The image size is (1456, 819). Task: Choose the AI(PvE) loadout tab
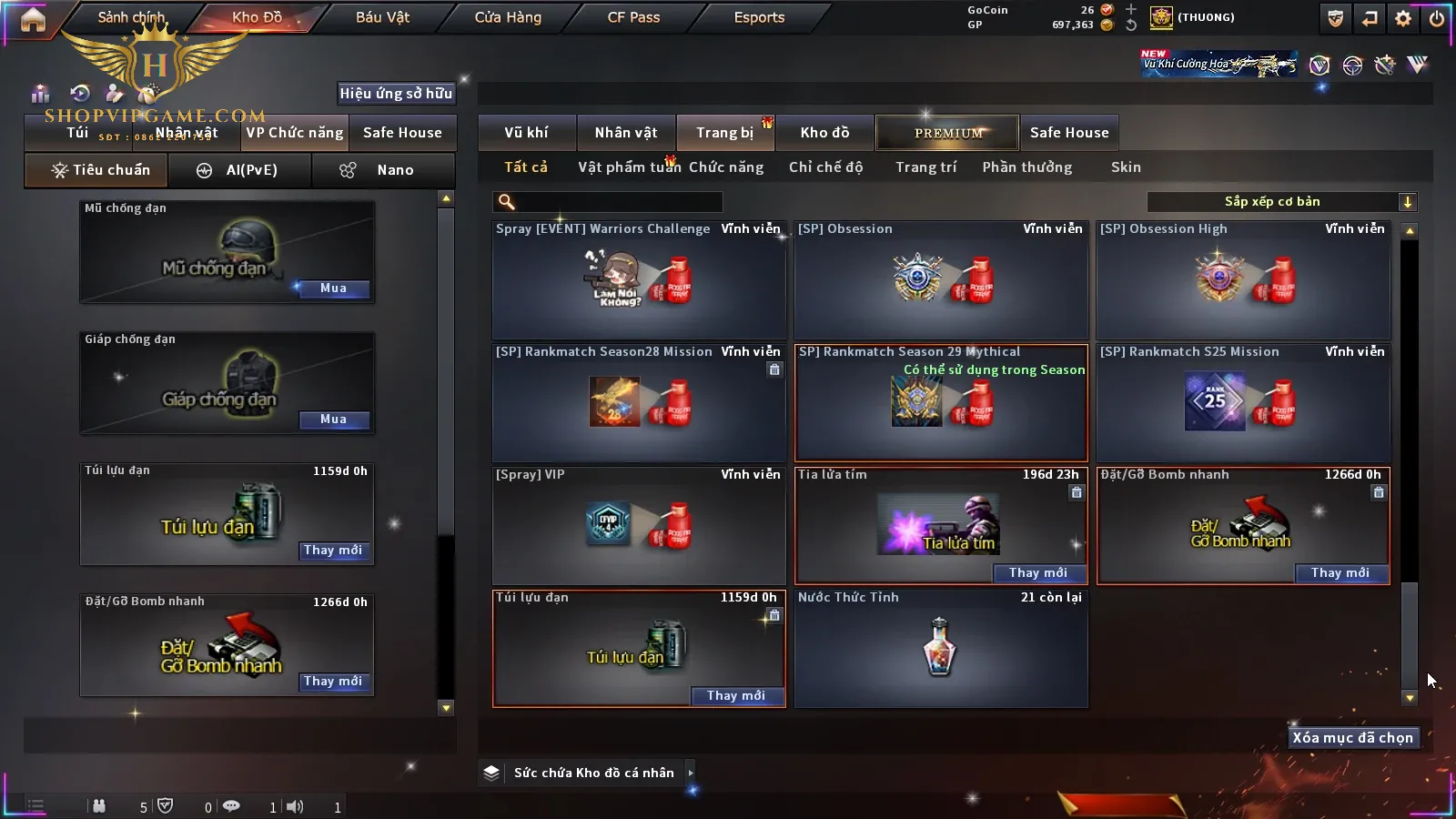pos(240,170)
